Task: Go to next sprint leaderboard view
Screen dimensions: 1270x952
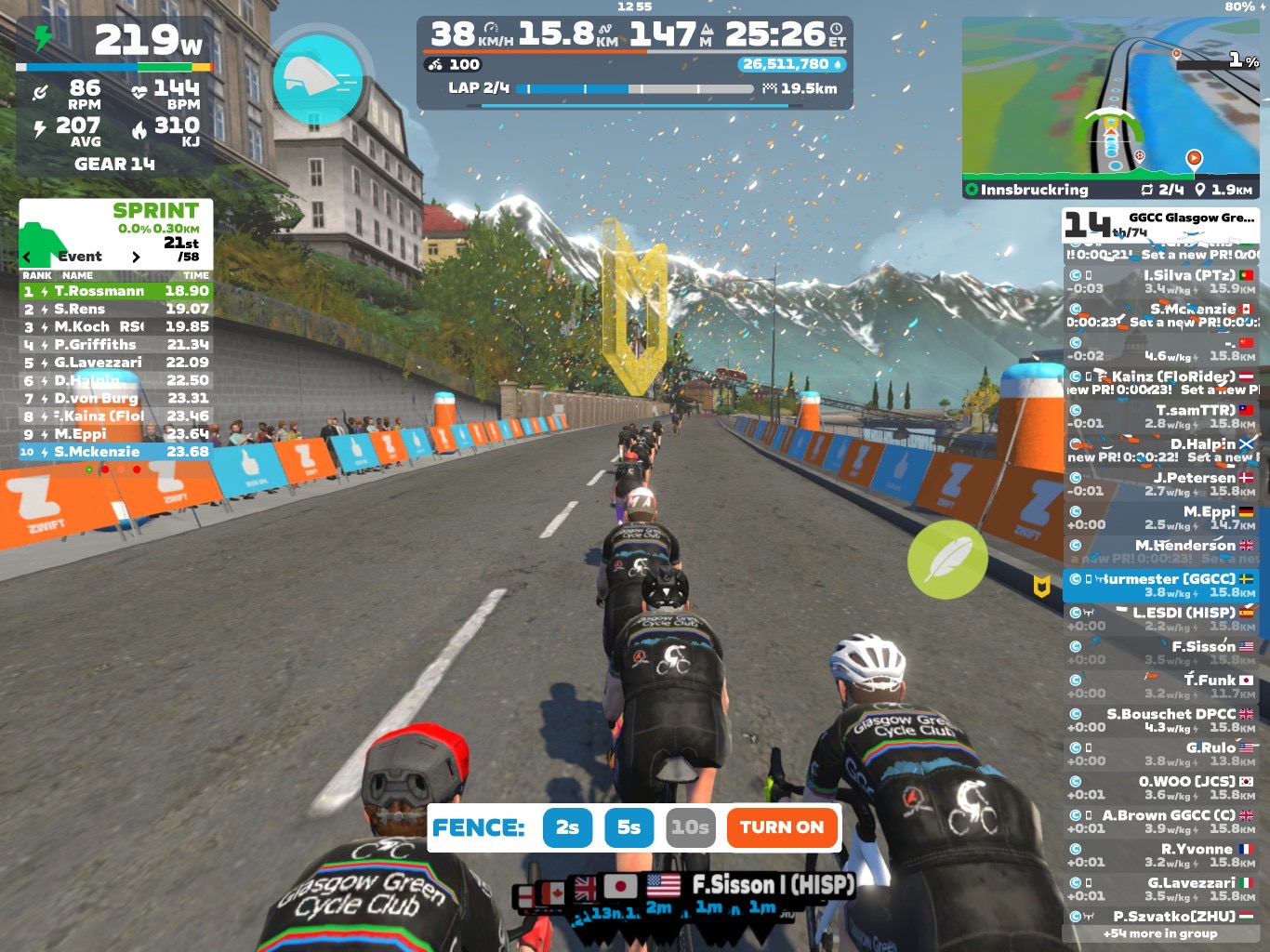Action: [136, 257]
